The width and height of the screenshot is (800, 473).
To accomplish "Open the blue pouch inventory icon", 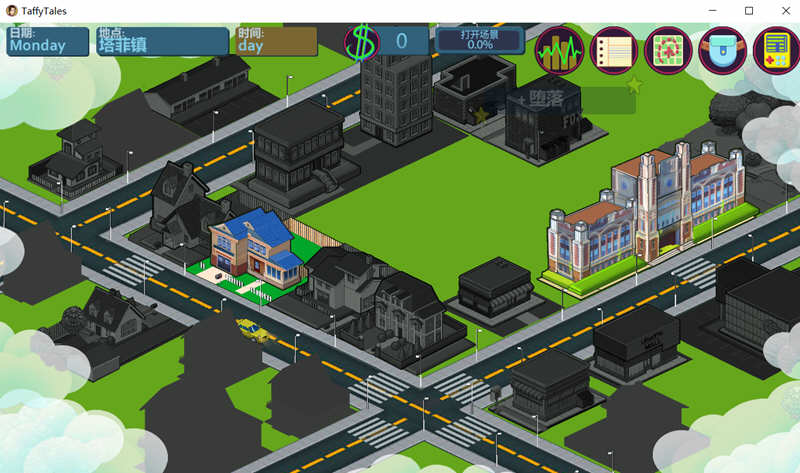I will click(722, 50).
